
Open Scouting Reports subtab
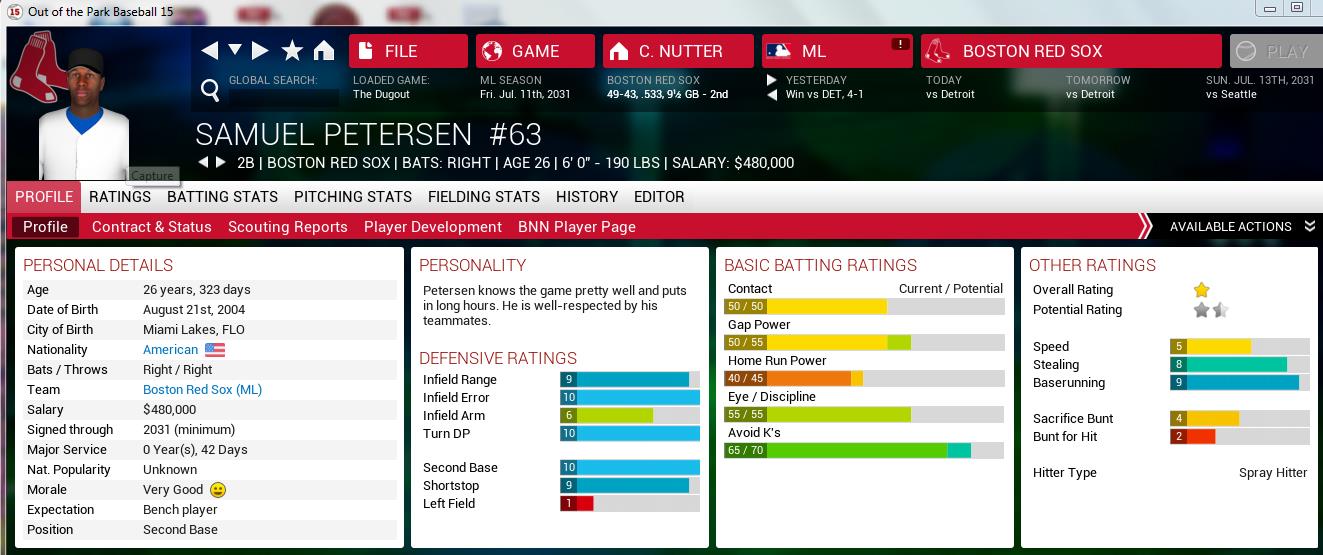coord(288,227)
